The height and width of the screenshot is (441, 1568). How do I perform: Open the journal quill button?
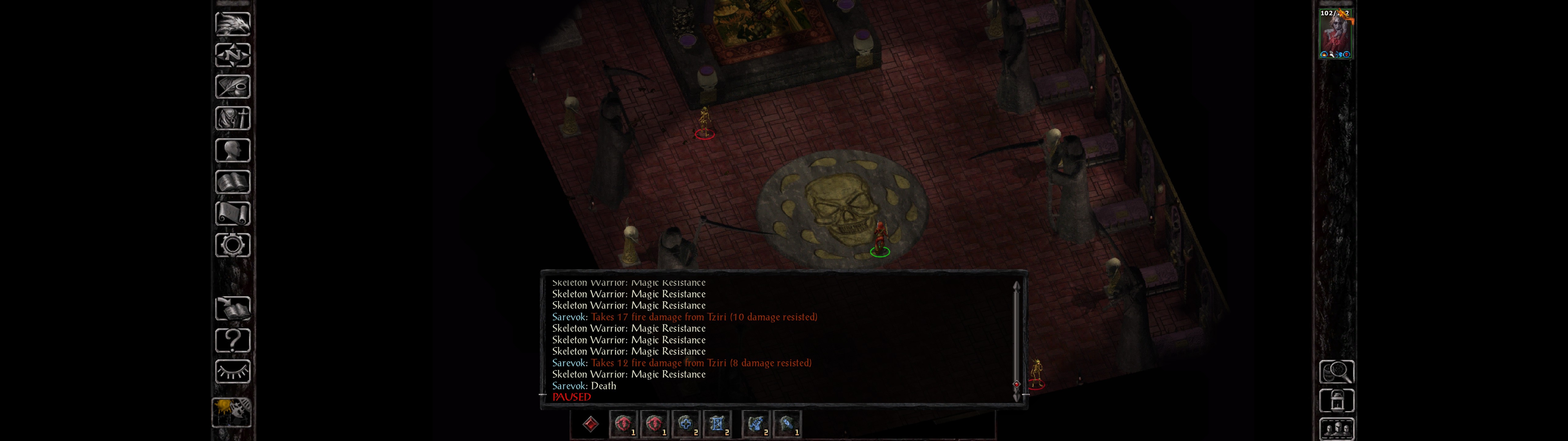coord(232,87)
